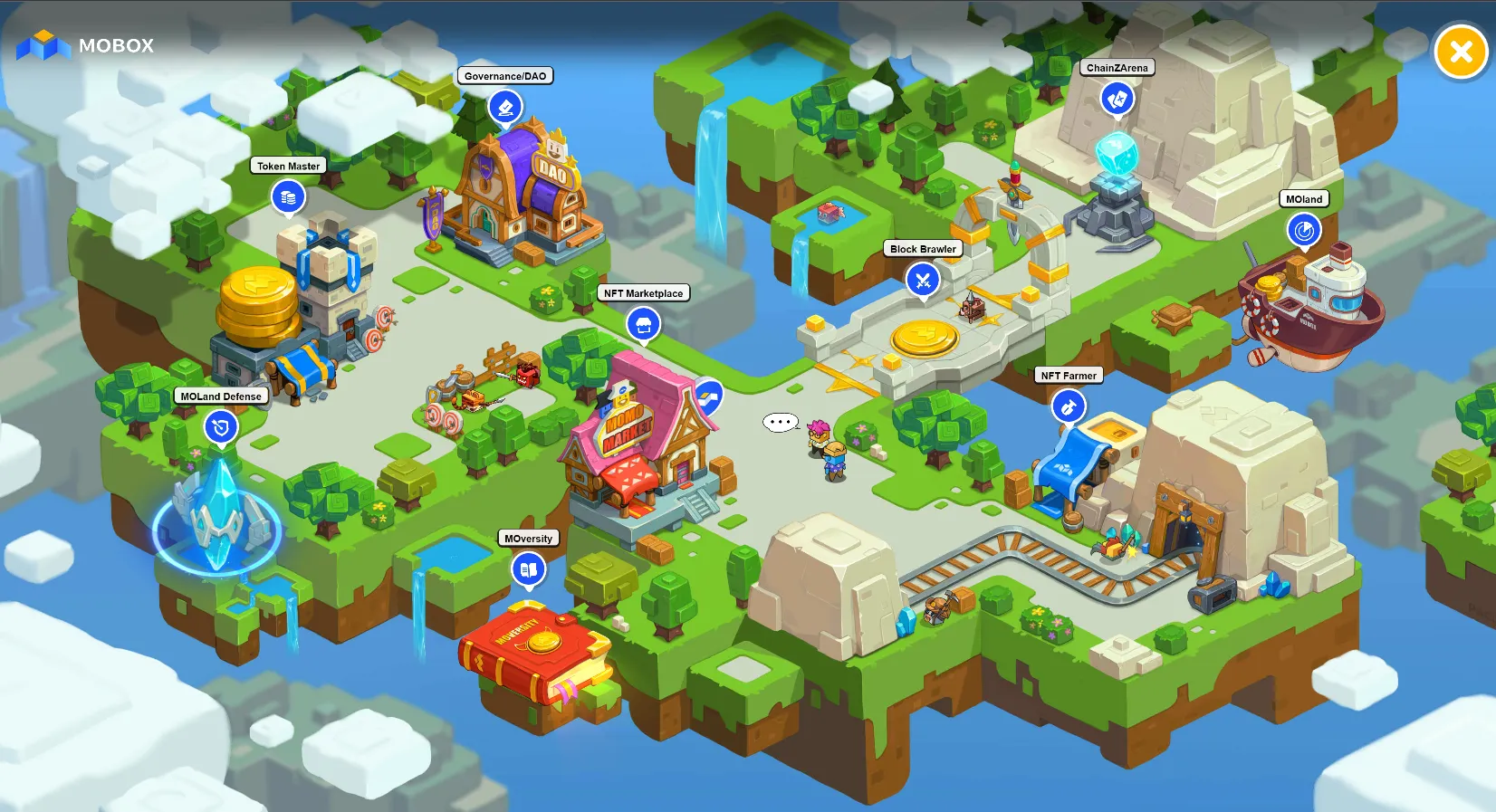Select the Block Brawler swords icon
This screenshot has width=1496, height=812.
pos(922,280)
